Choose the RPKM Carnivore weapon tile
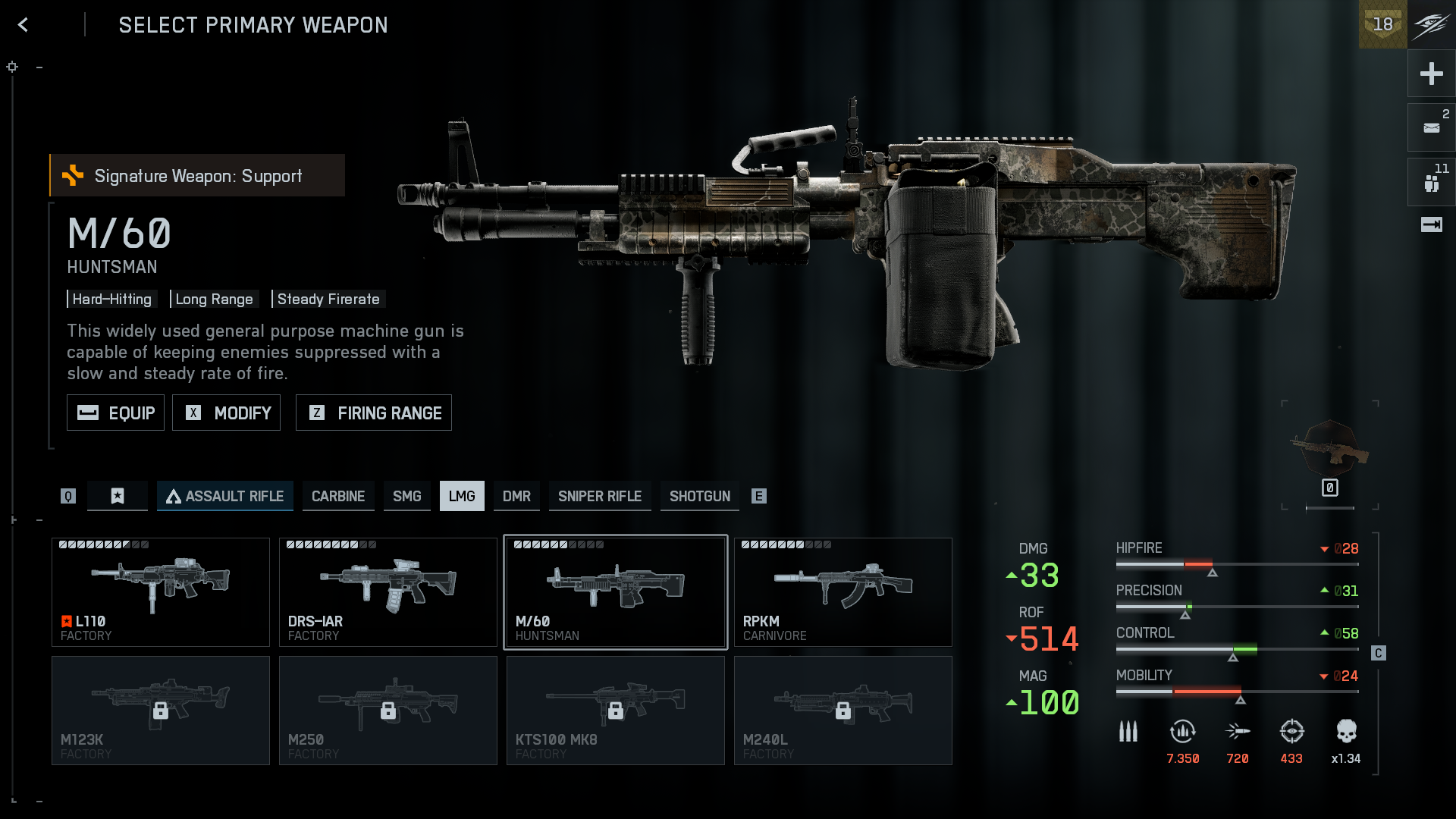The height and width of the screenshot is (819, 1456). point(843,592)
